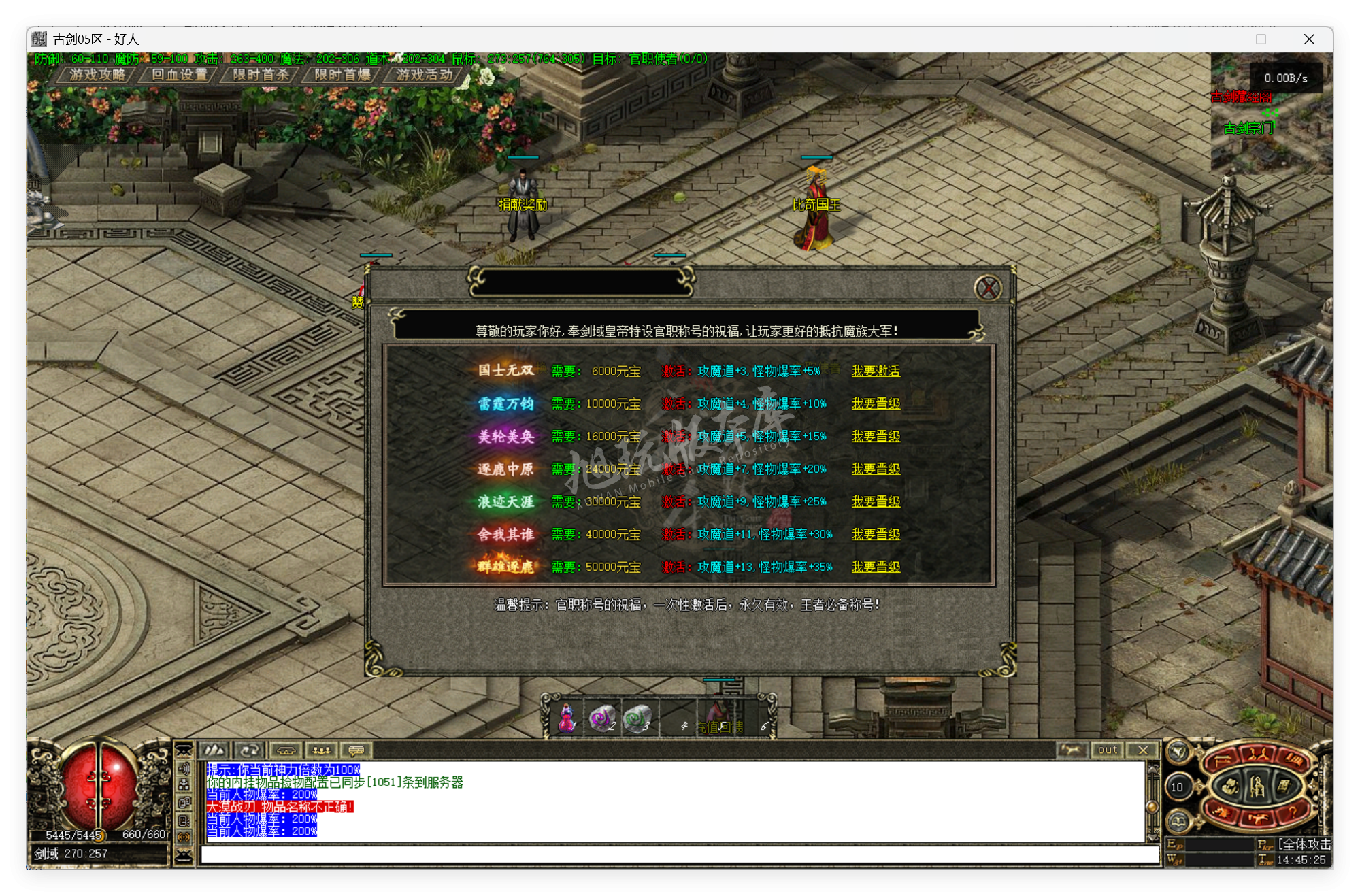Select the mountains minimap icon in chat toolbar
Image resolution: width=1360 pixels, height=896 pixels.
(x=214, y=751)
